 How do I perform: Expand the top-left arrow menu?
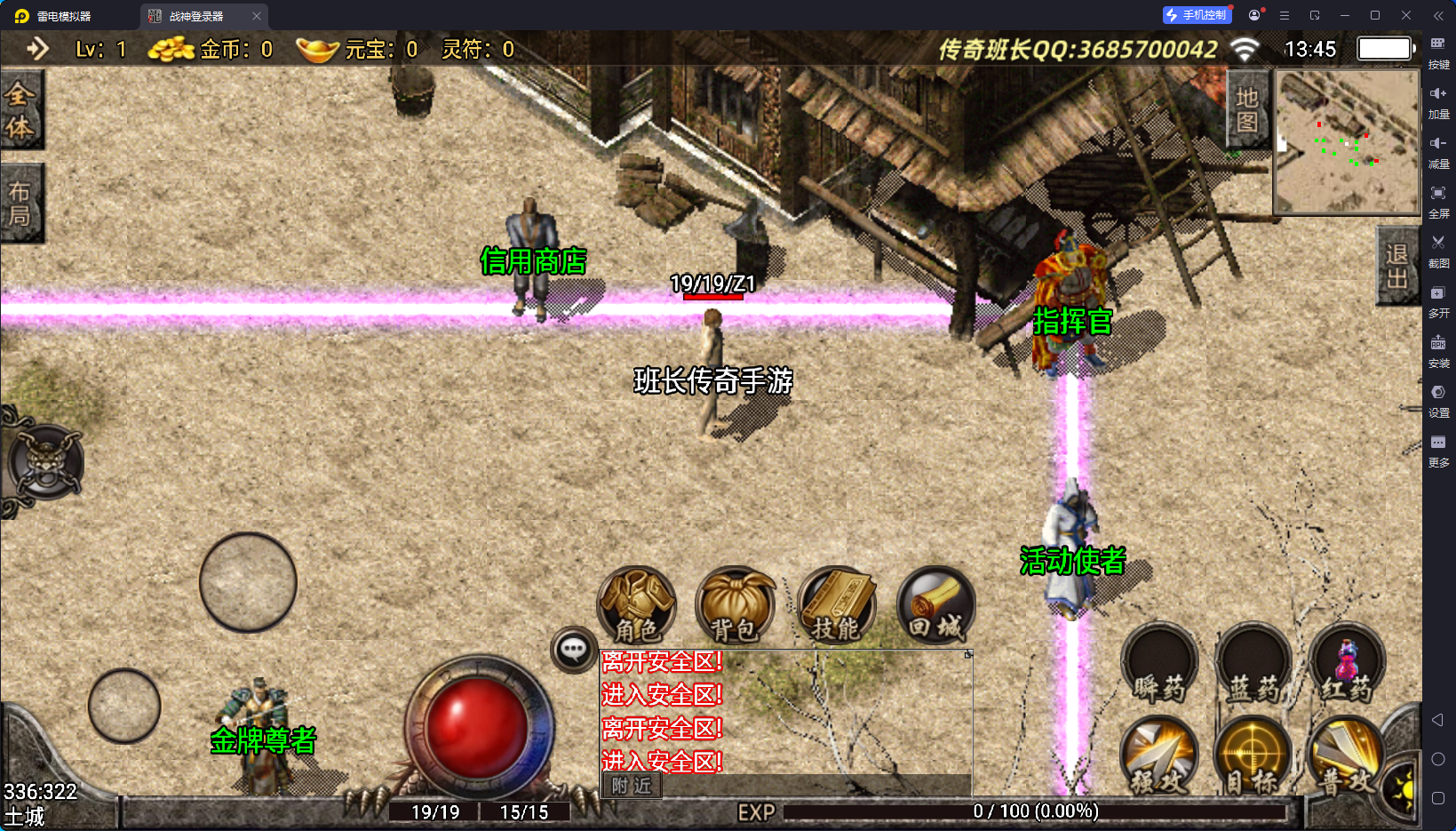37,48
